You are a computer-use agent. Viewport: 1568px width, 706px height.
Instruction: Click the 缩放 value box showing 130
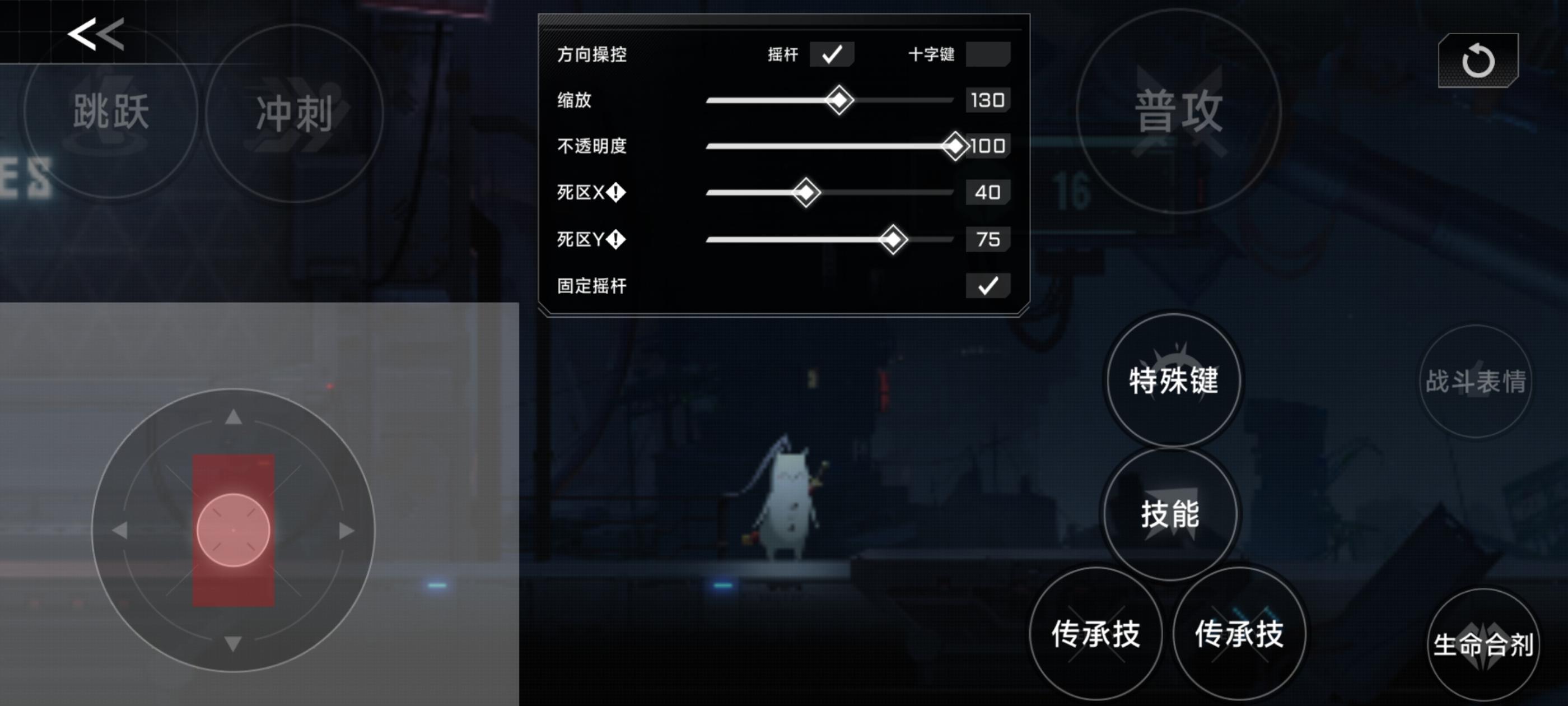987,100
